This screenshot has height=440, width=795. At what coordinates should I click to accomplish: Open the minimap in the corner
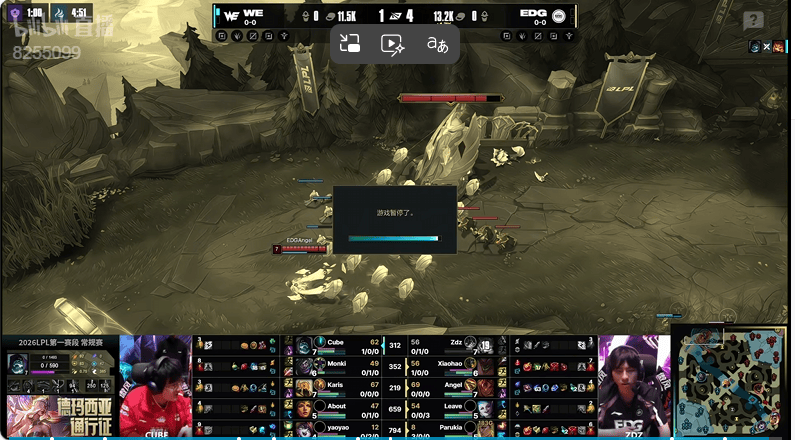pos(729,383)
